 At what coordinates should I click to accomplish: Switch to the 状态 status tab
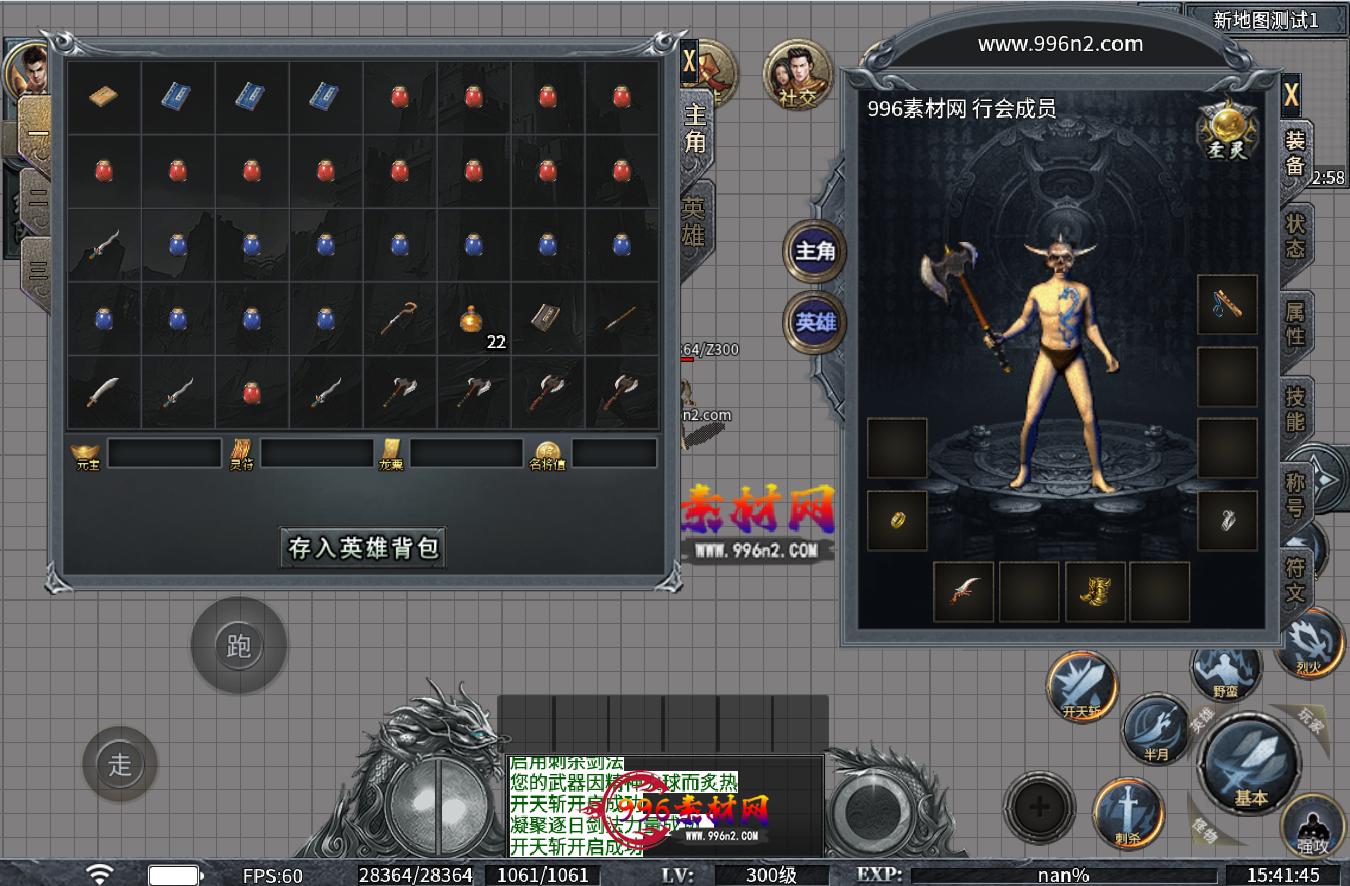coord(1295,236)
